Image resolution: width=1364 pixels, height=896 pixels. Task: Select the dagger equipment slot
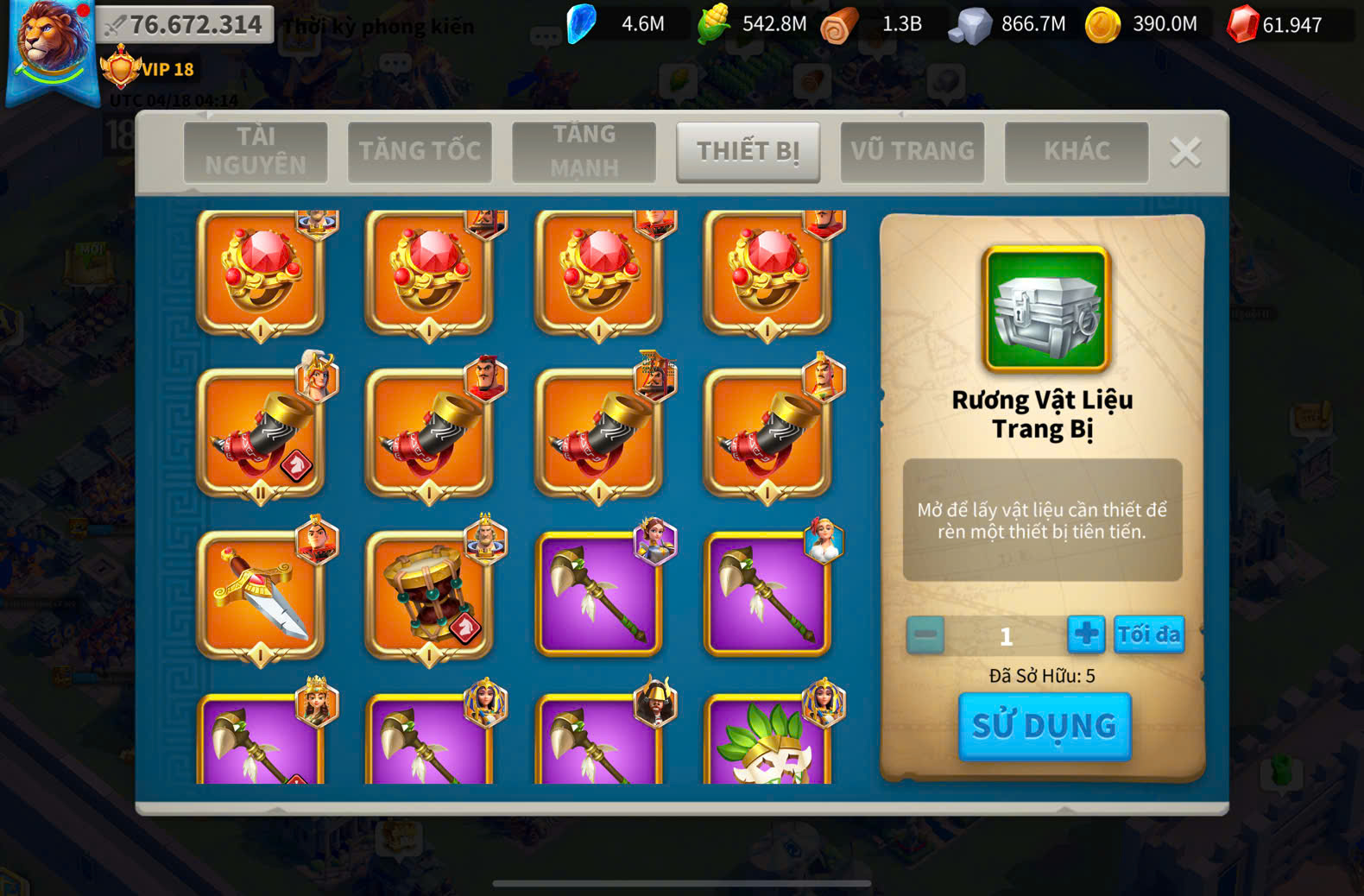(x=260, y=594)
